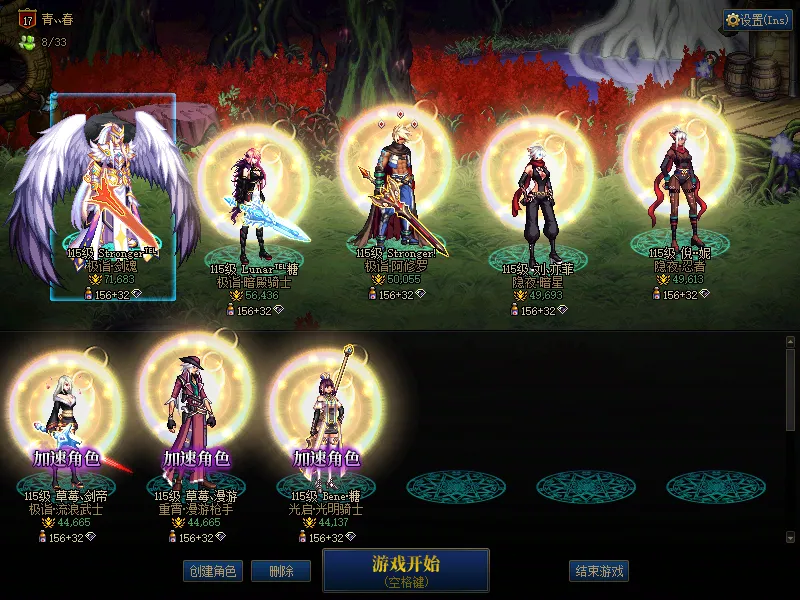Click the 创建角色 create character button
800x600 pixels.
[213, 571]
